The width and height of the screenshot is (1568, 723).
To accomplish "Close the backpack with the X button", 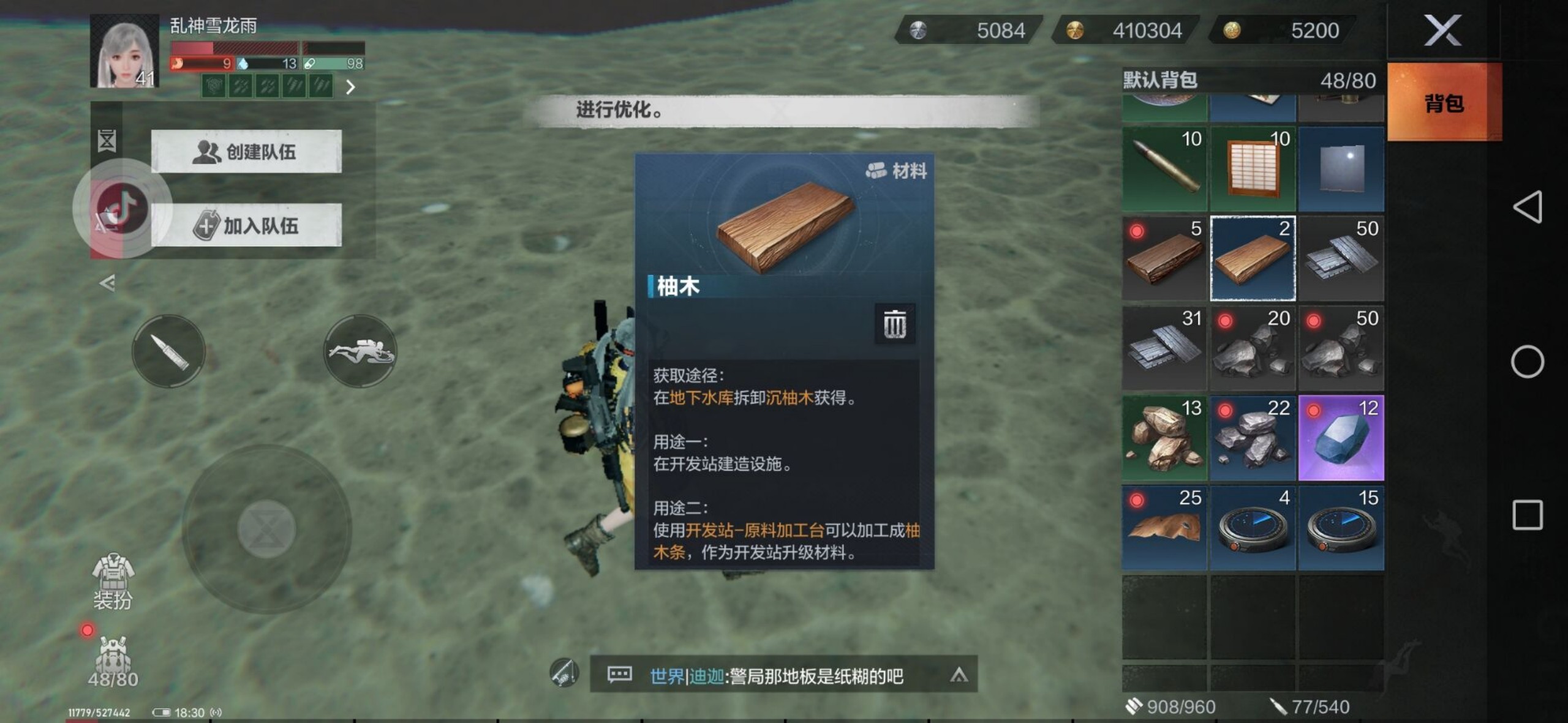I will [1442, 31].
